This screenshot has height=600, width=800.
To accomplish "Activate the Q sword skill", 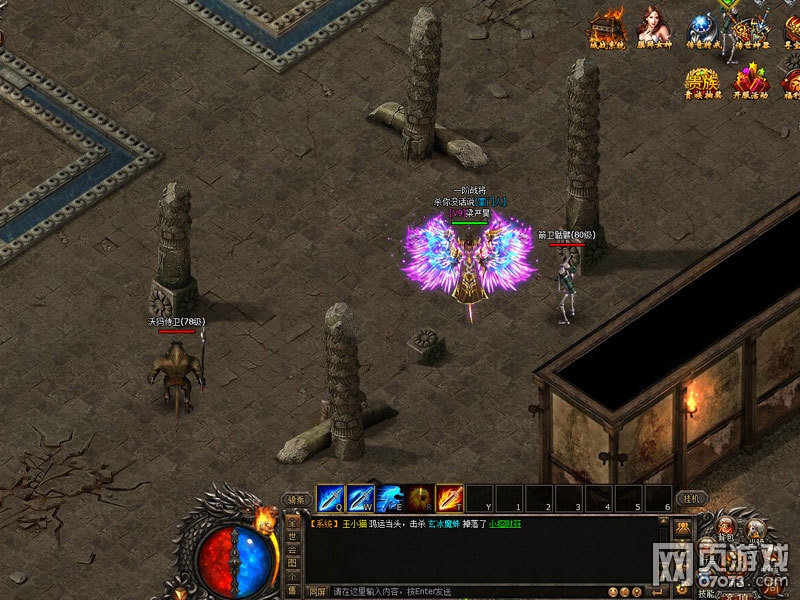I will pyautogui.click(x=330, y=497).
